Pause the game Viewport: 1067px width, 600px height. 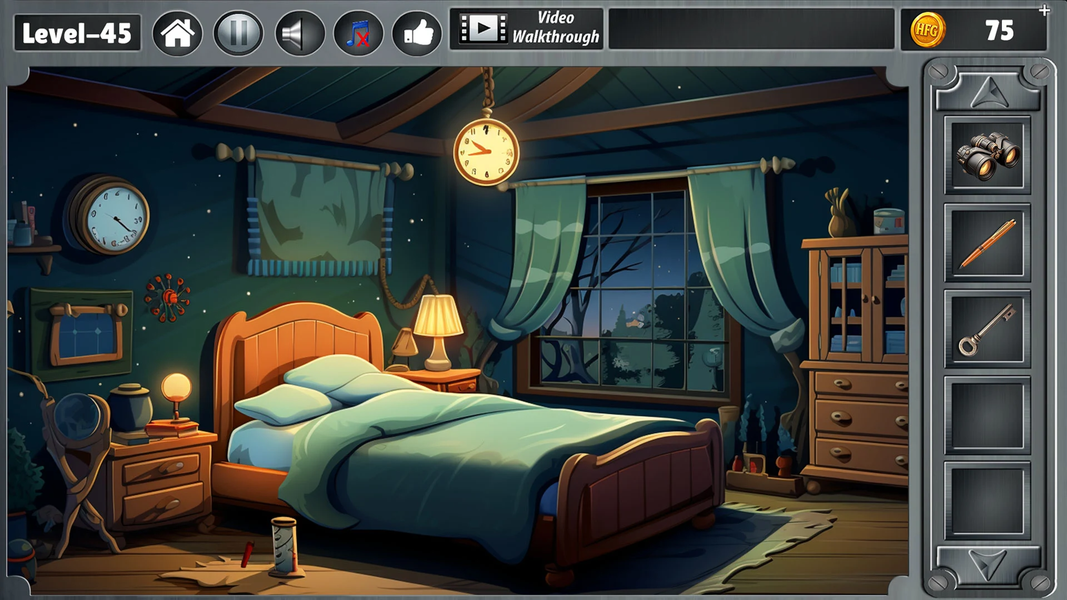238,33
